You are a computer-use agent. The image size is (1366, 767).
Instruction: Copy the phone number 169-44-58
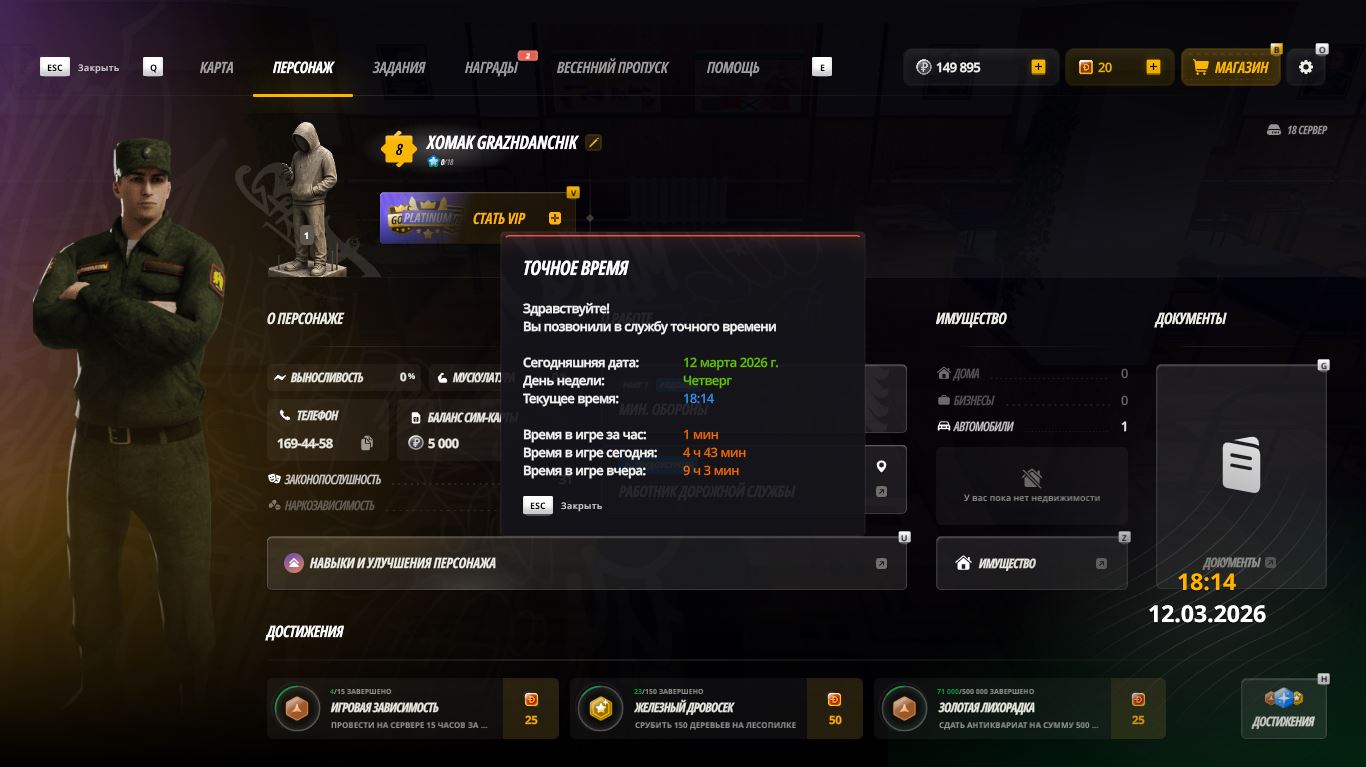[367, 443]
